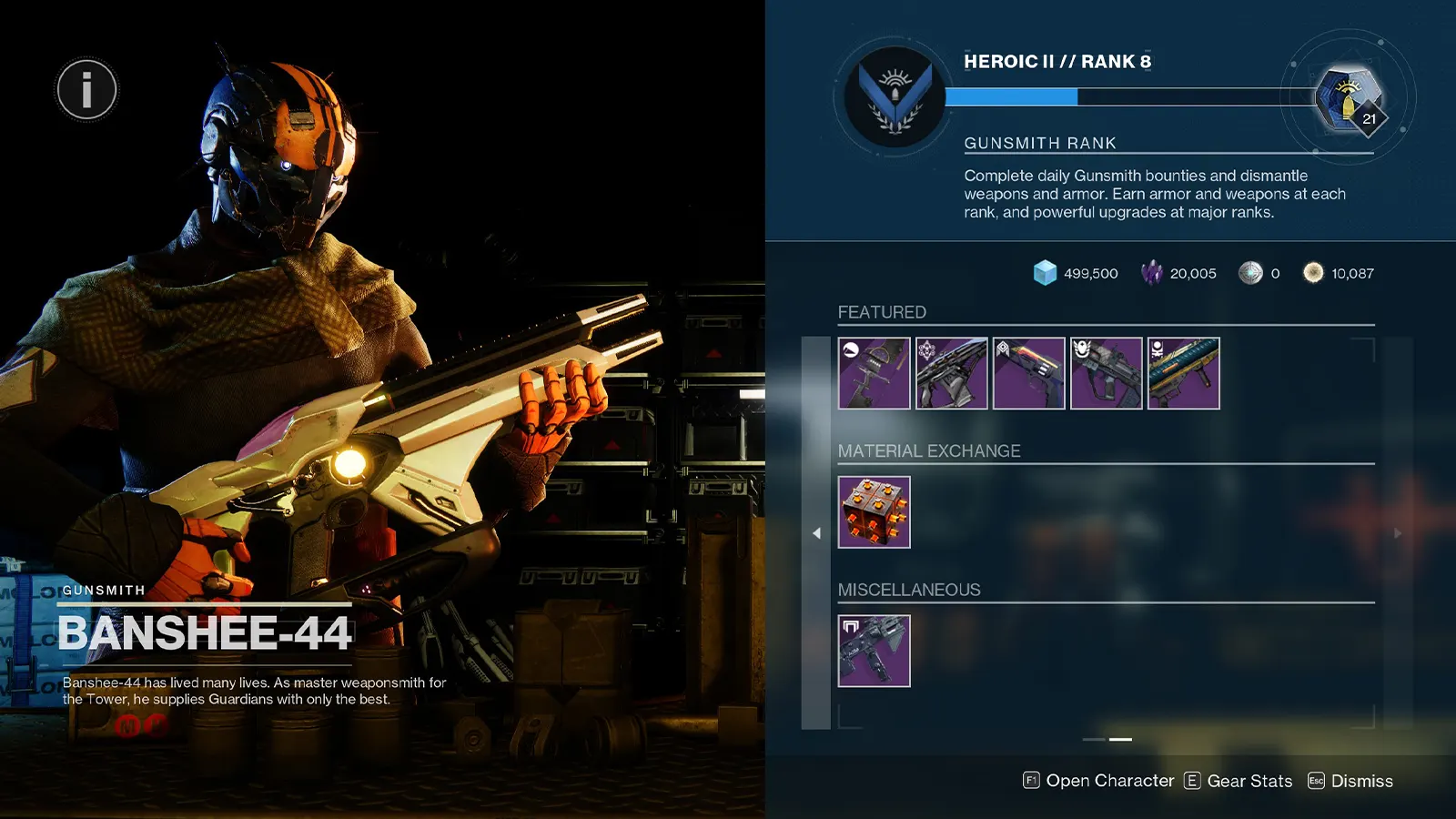This screenshot has height=819, width=1456.
Task: Select the first featured sword weapon
Action: (874, 373)
